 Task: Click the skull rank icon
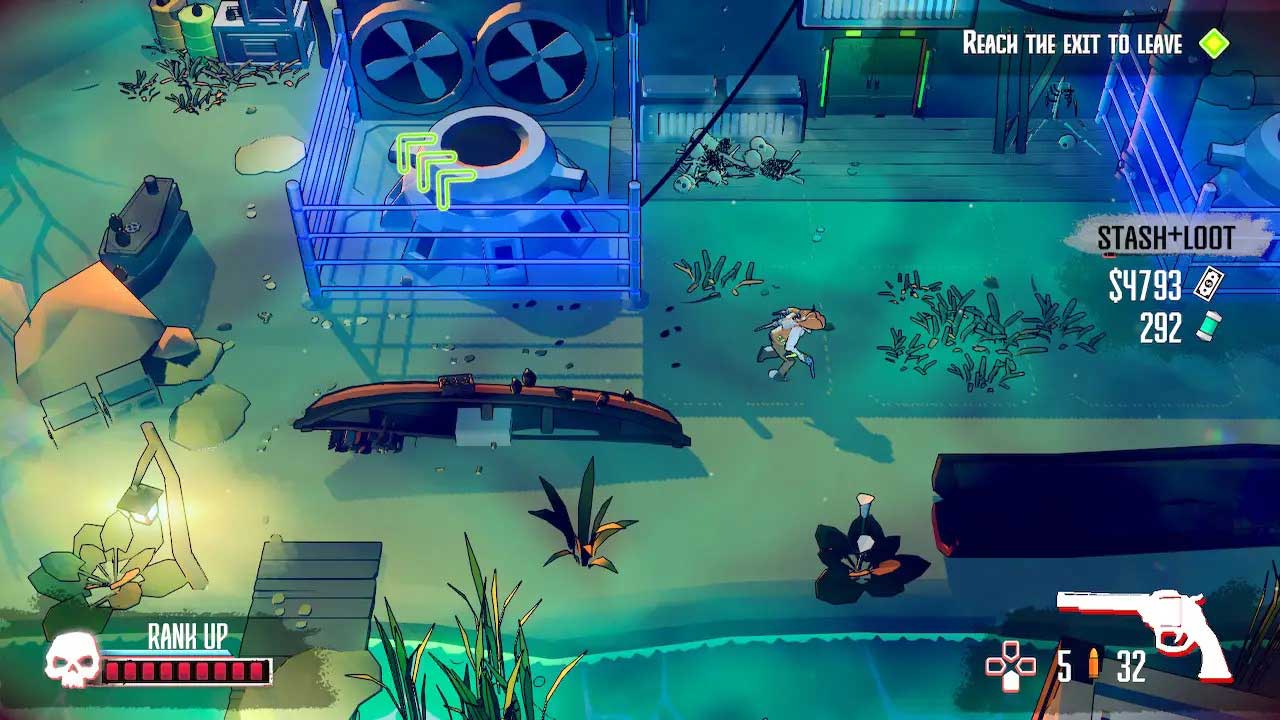pos(72,661)
